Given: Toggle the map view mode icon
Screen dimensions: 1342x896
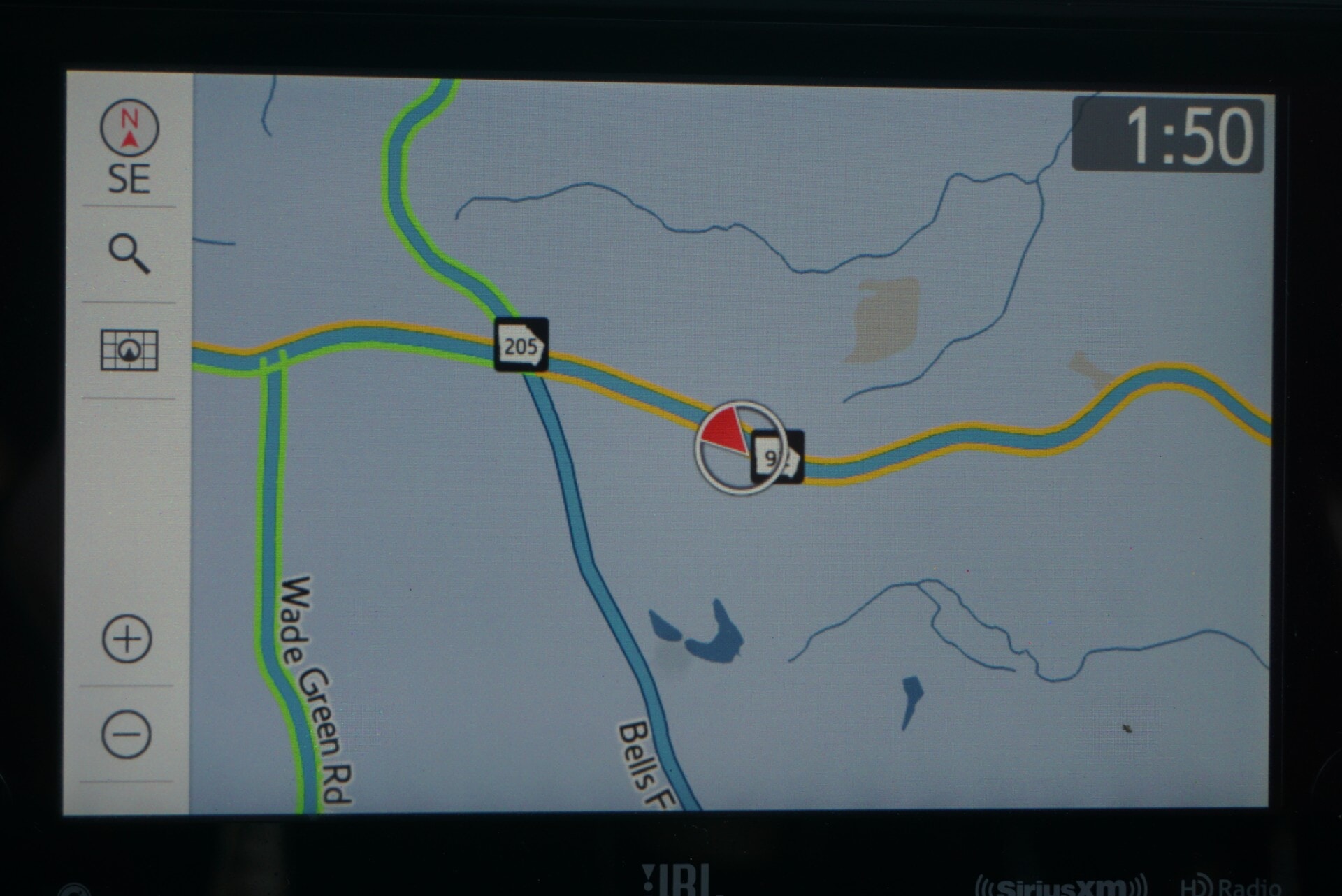Looking at the screenshot, I should [x=129, y=349].
